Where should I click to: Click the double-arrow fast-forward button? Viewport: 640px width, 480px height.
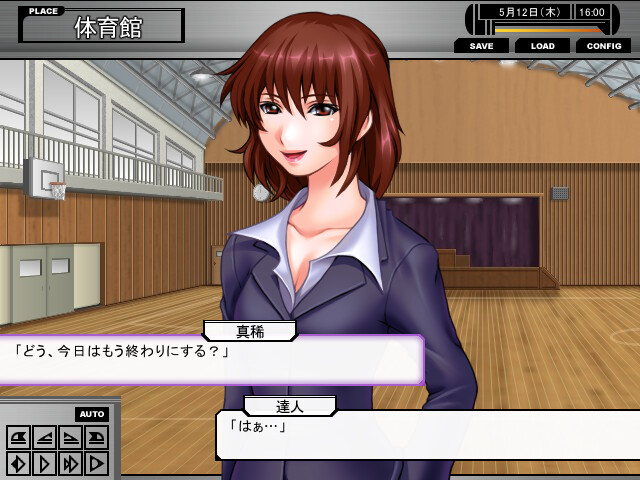click(71, 463)
